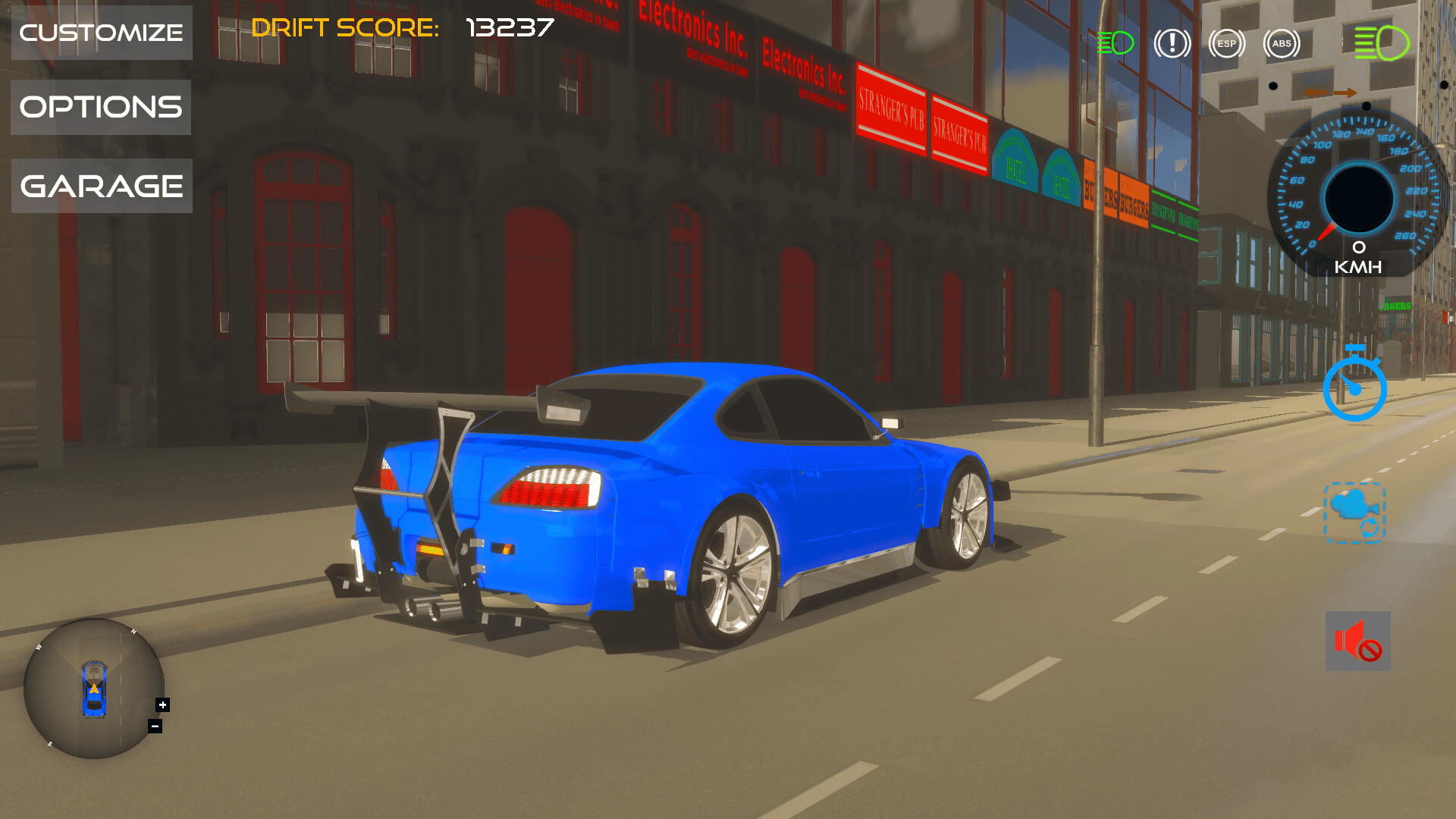Zoom out the minimap with the minus button

point(153,726)
